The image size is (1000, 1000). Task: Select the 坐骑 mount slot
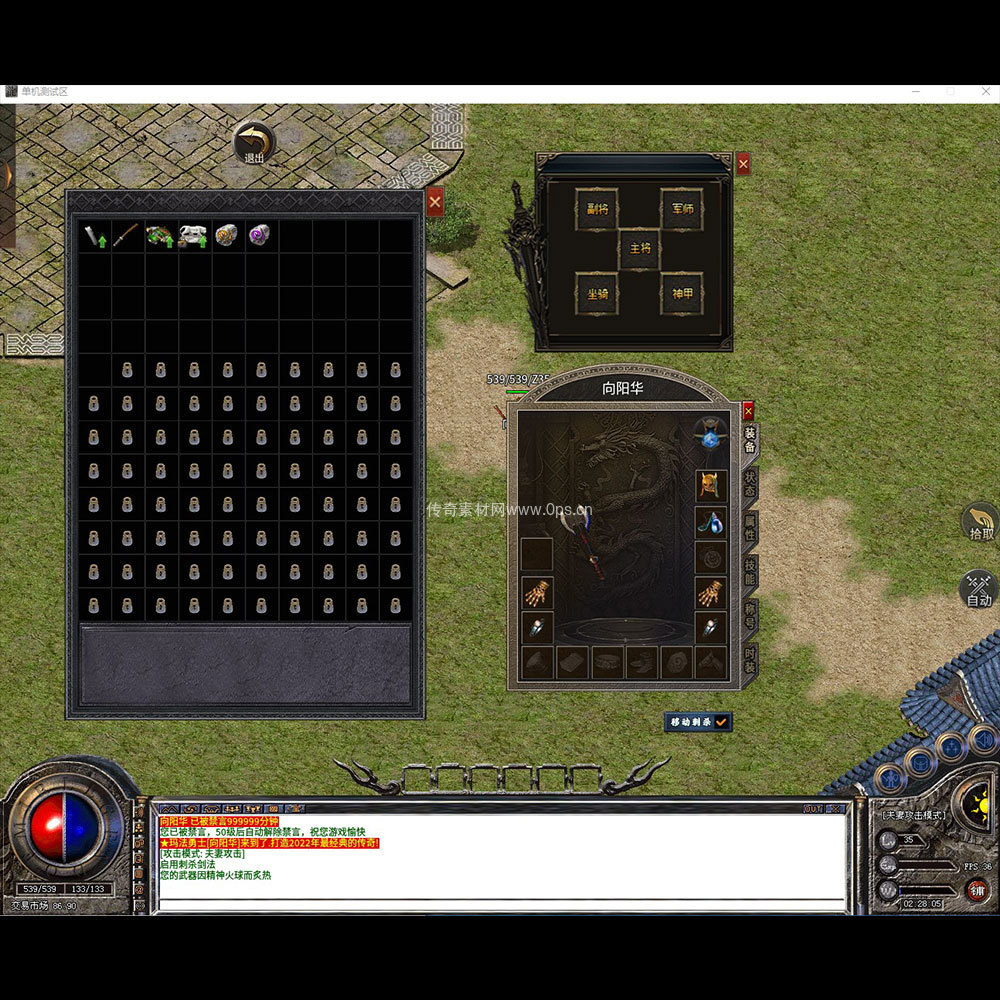coord(596,293)
